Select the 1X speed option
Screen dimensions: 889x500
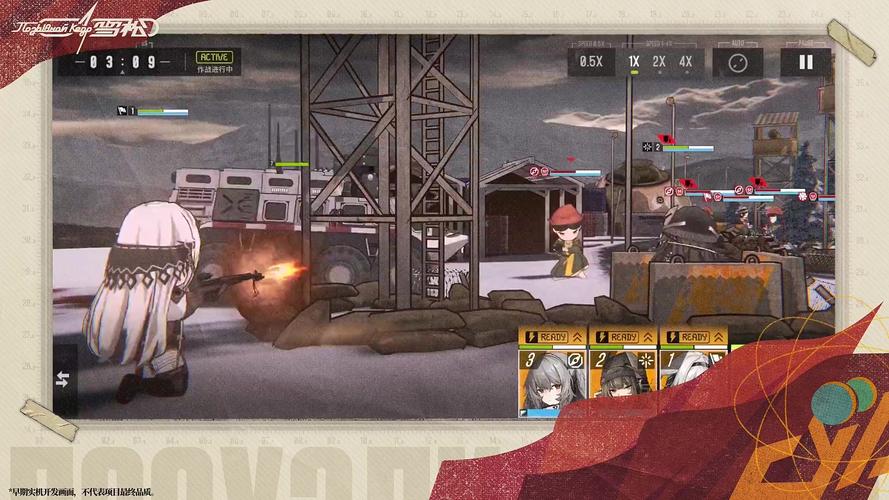pyautogui.click(x=634, y=62)
